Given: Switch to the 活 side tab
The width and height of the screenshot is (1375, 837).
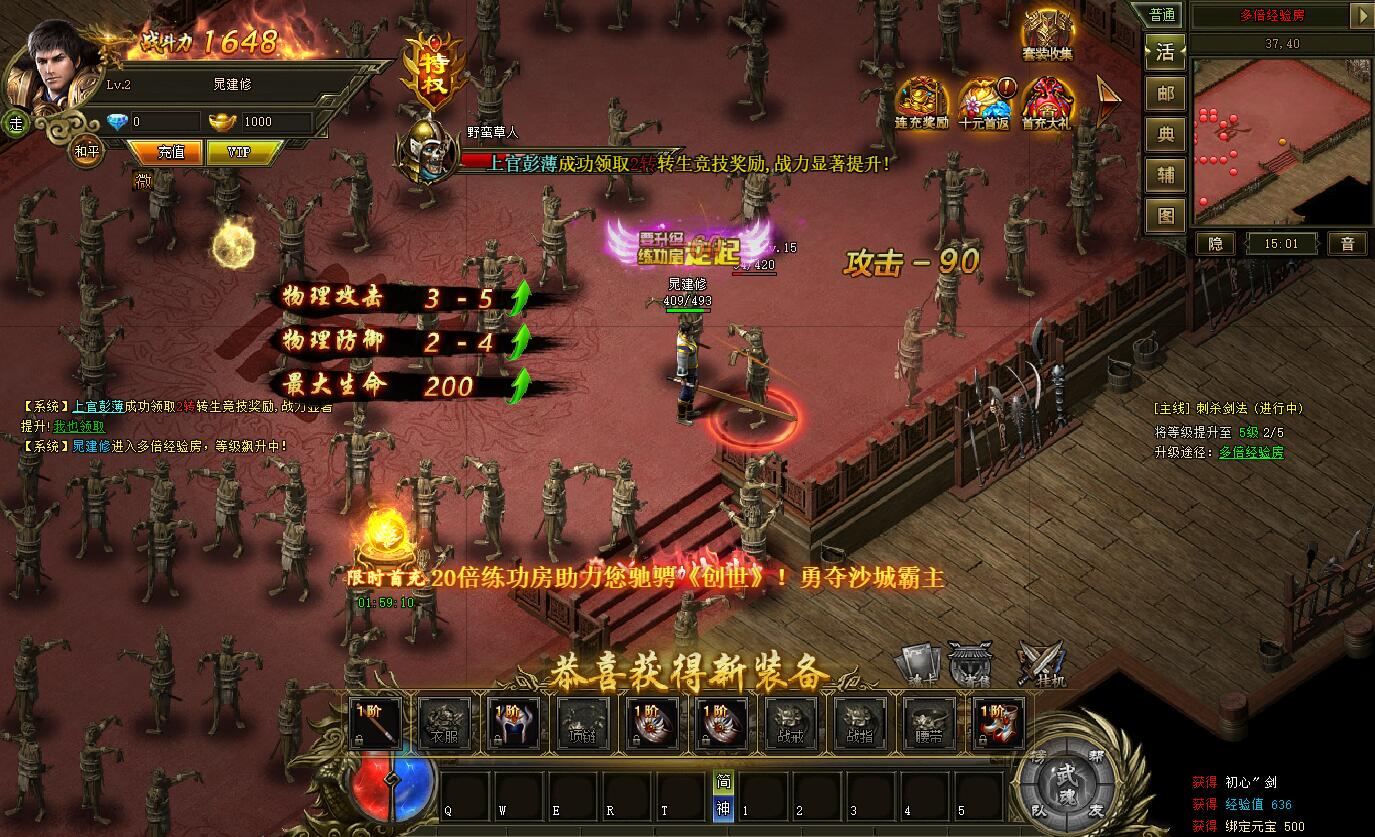Looking at the screenshot, I should (1165, 52).
